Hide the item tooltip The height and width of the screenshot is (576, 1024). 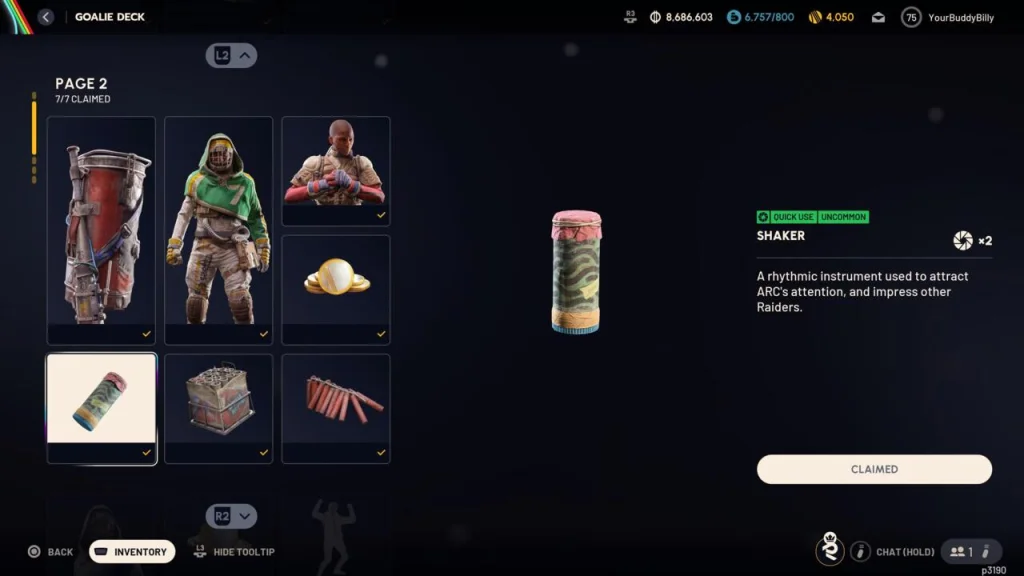pyautogui.click(x=233, y=552)
